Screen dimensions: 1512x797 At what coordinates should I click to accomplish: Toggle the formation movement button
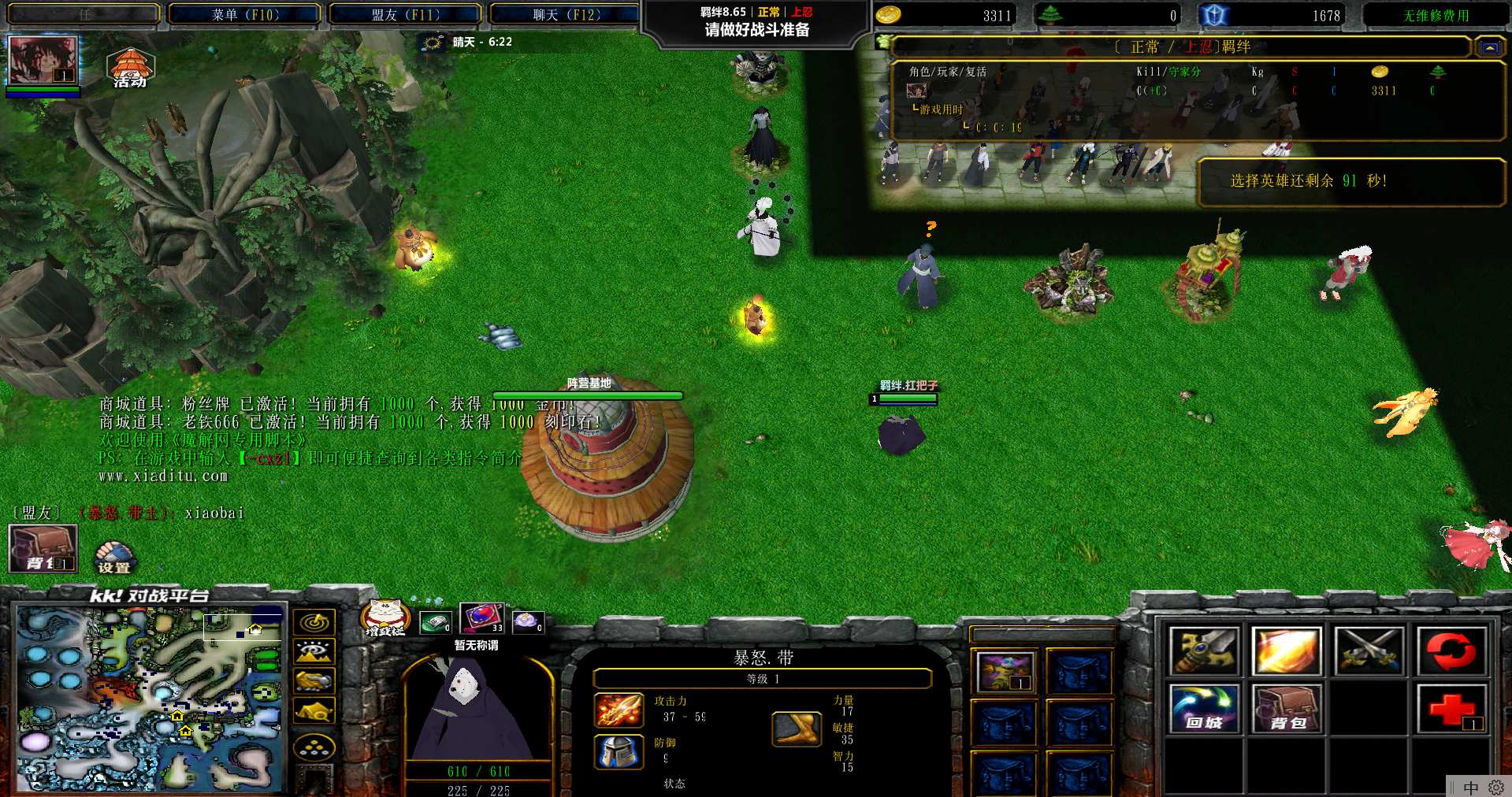click(x=314, y=747)
